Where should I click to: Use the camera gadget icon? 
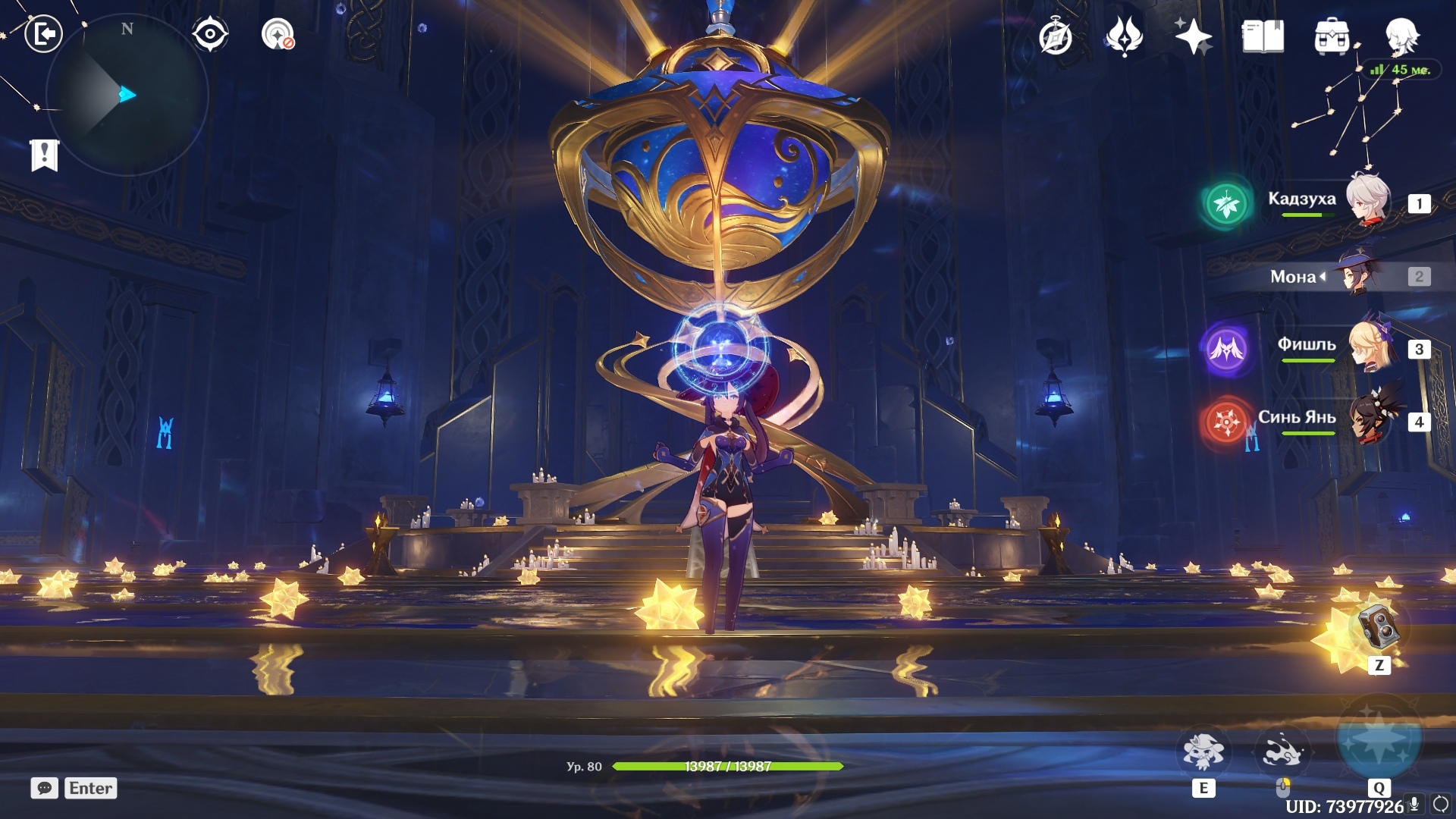[1379, 628]
